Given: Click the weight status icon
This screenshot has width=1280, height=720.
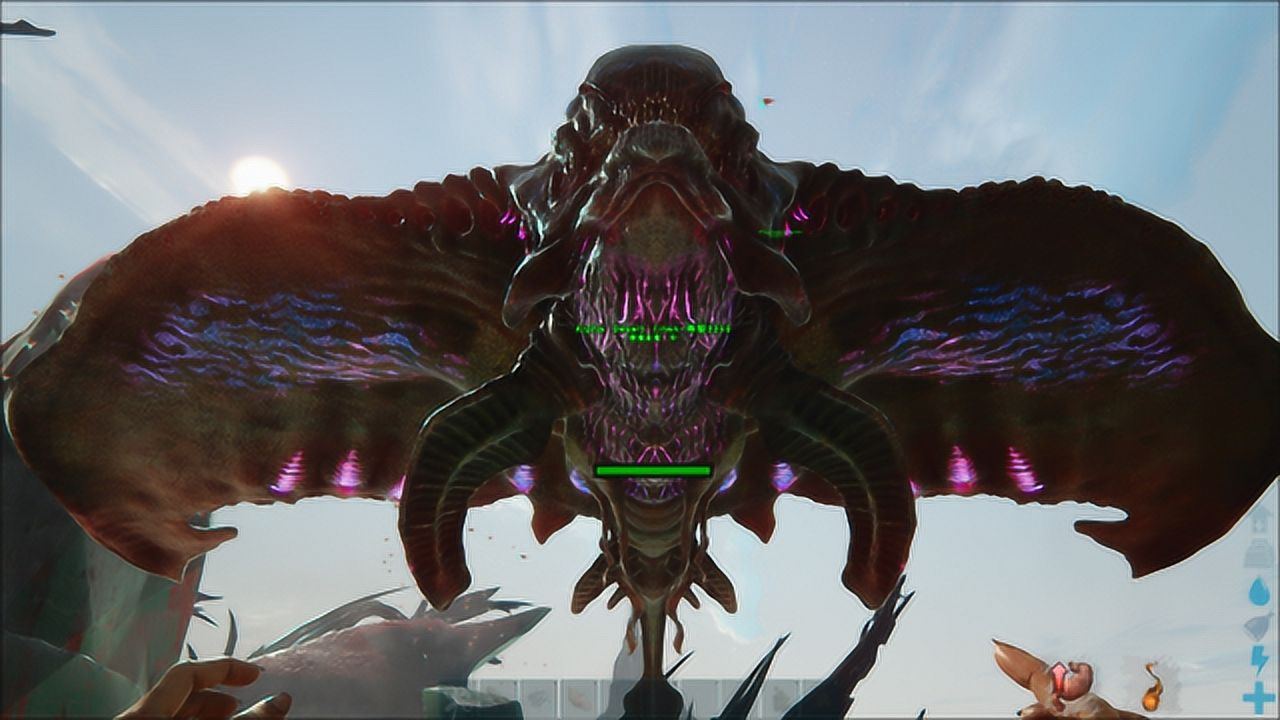Looking at the screenshot, I should pos(1258,553).
